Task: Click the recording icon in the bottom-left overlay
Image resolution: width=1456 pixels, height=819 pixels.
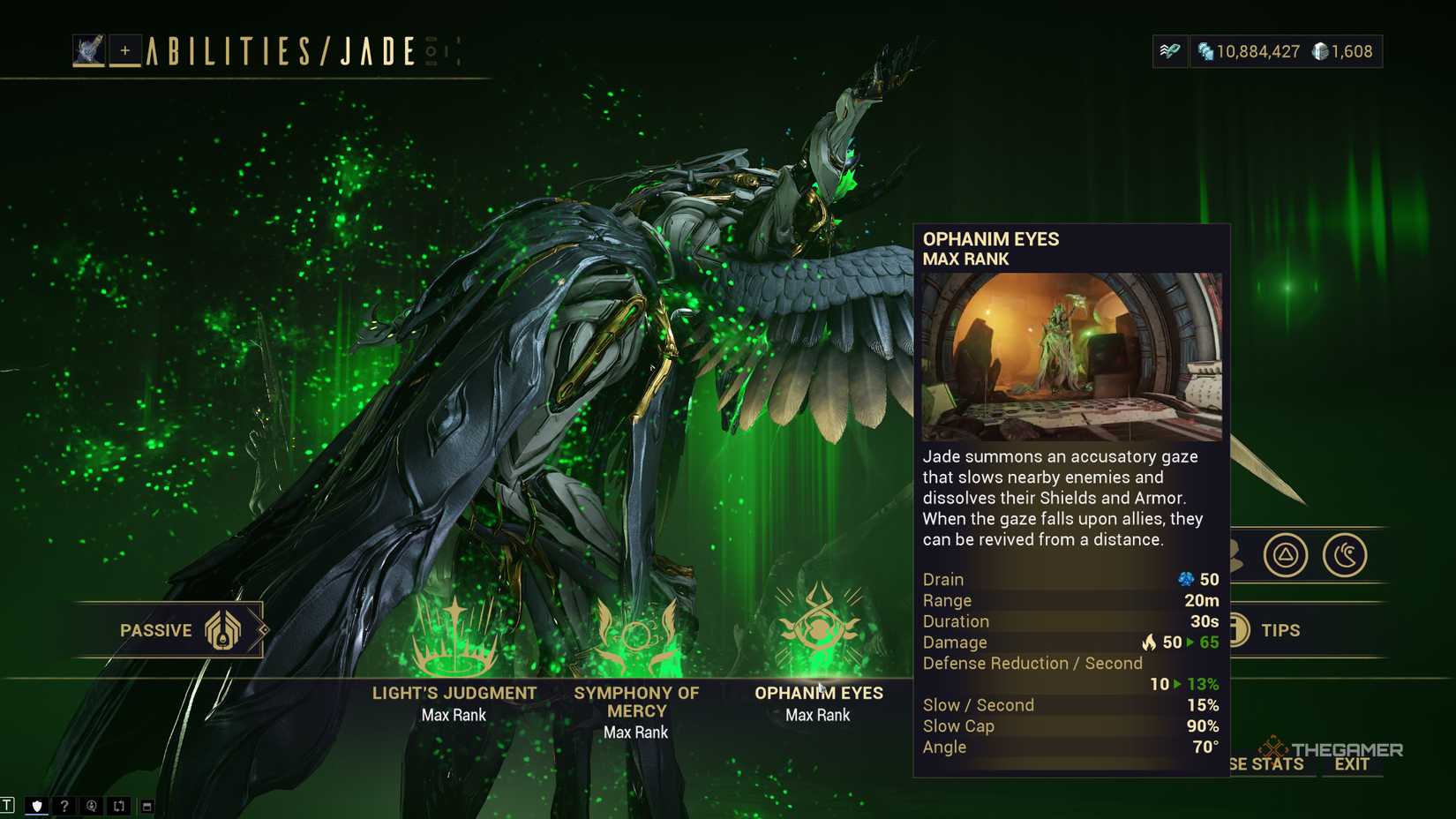Action: (x=91, y=806)
